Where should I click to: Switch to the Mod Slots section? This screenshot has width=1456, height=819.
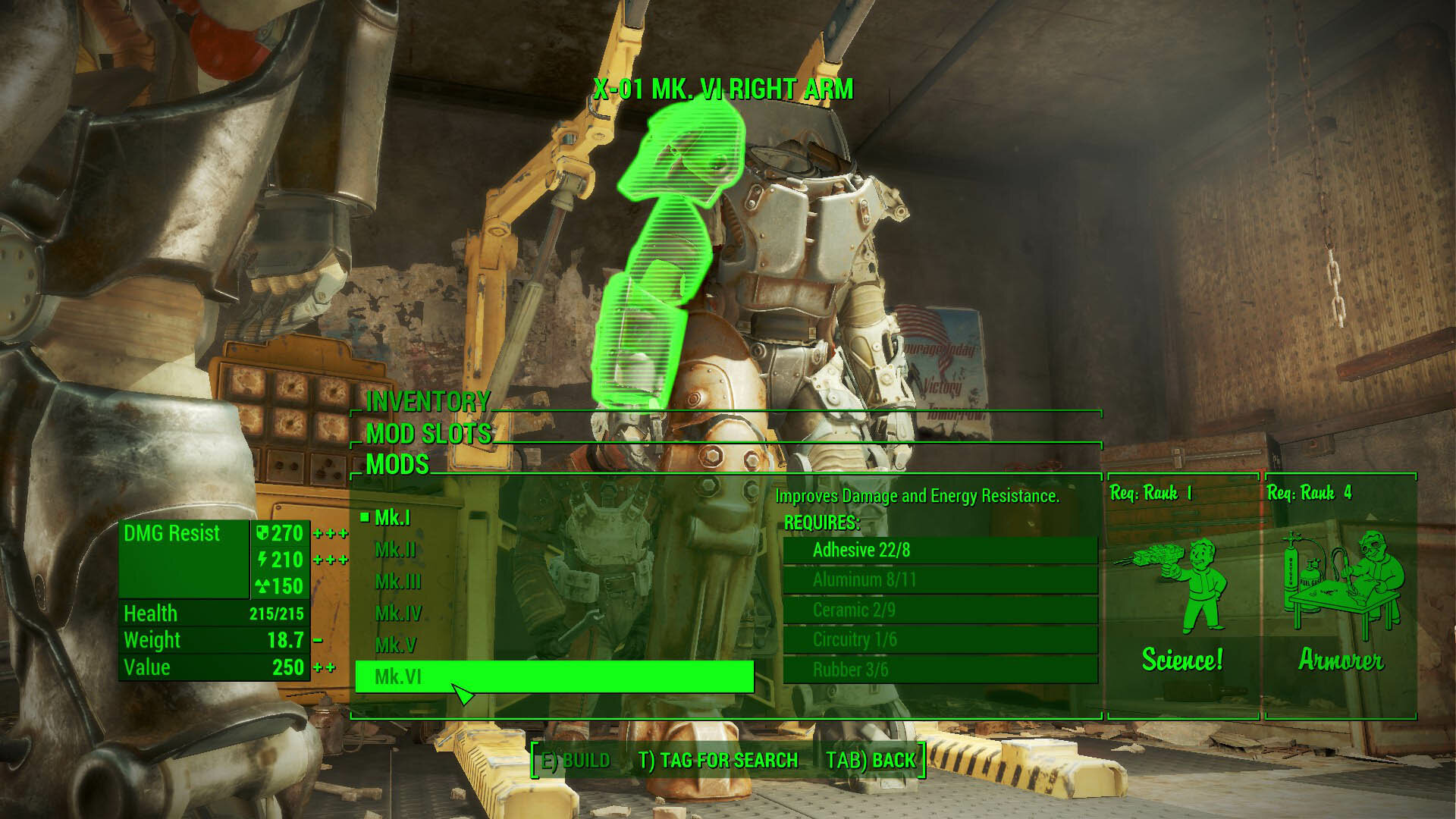[x=429, y=434]
